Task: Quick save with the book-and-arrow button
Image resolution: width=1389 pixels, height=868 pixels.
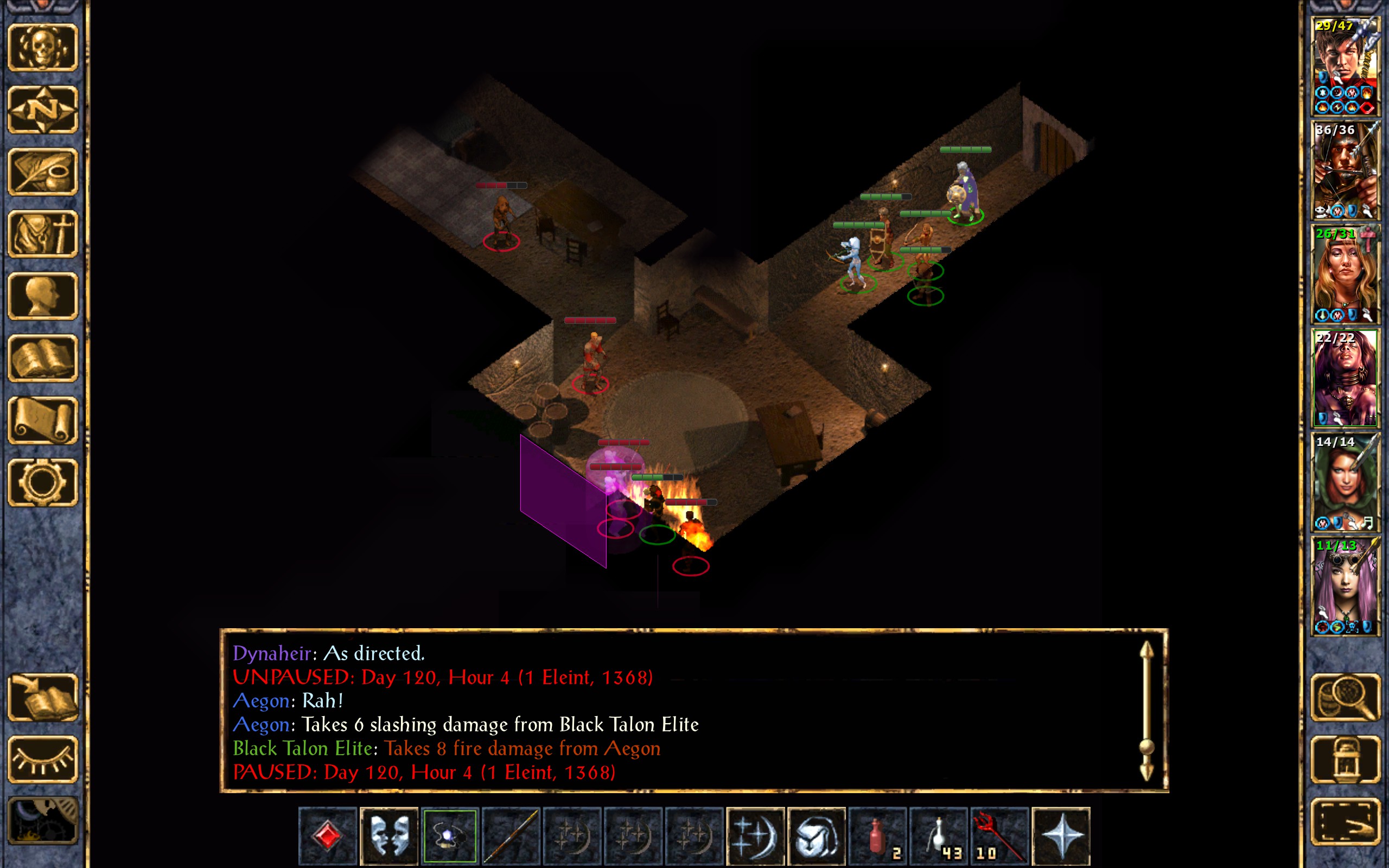Action: click(x=43, y=697)
